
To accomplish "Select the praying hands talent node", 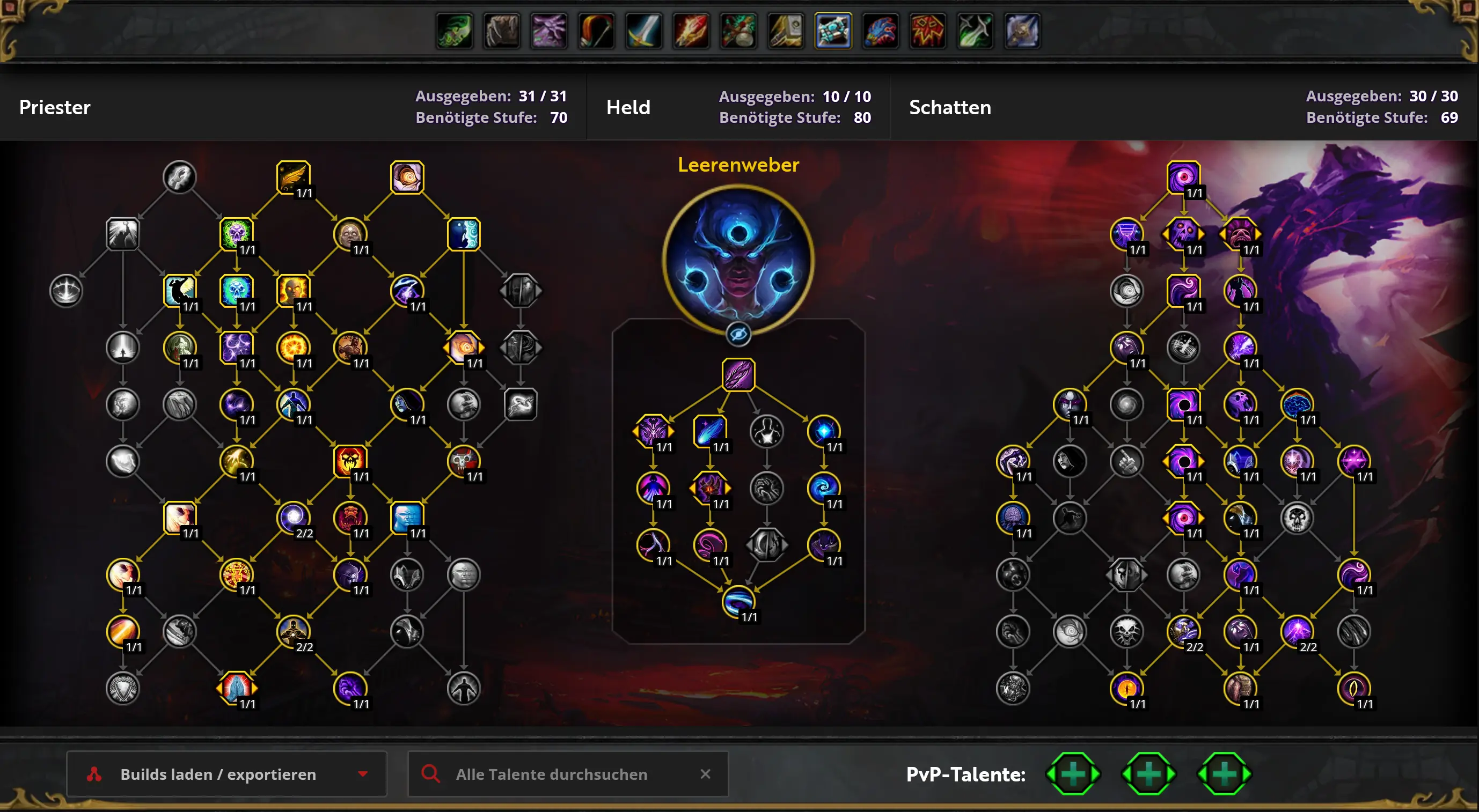I will [x=237, y=688].
